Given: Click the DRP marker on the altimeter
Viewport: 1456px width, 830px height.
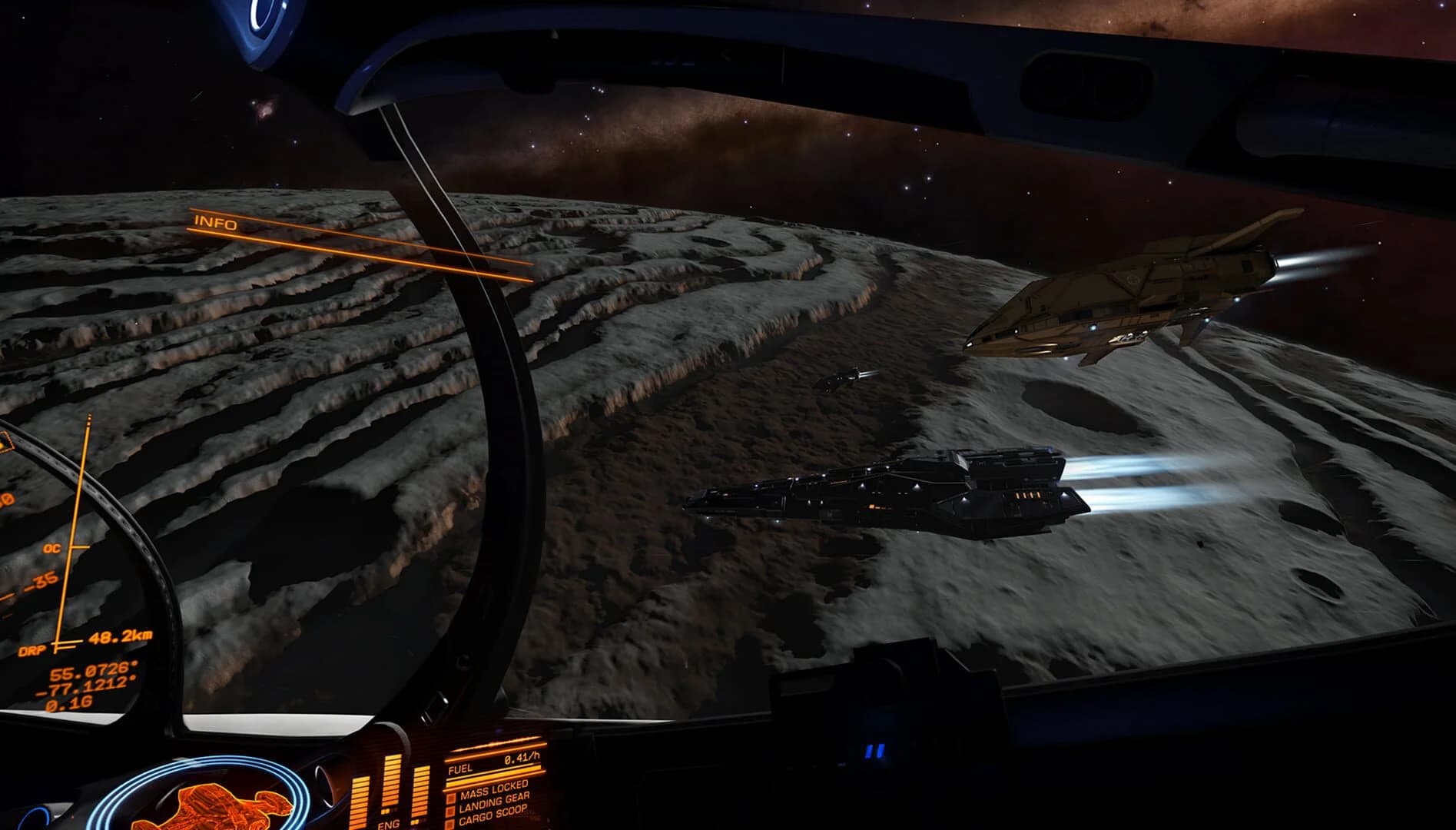Looking at the screenshot, I should pyautogui.click(x=34, y=649).
